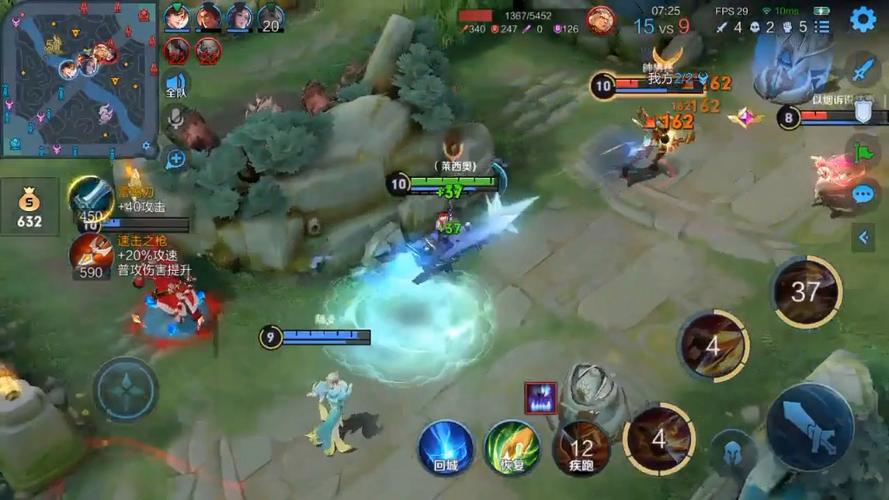889x500 pixels.
Task: Activate the 回城 recall spell
Action: pyautogui.click(x=446, y=446)
